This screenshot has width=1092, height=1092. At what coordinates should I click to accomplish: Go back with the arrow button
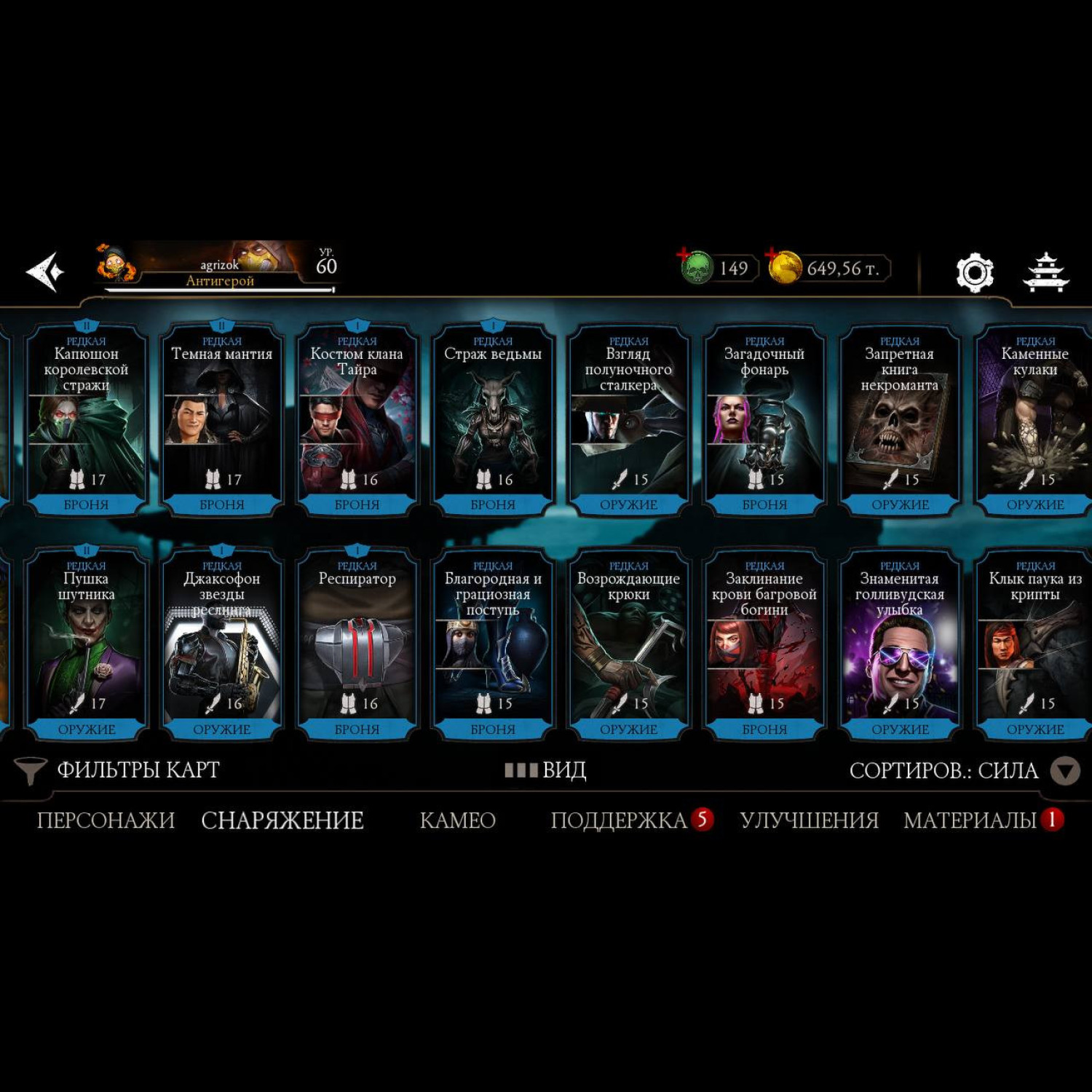(45, 272)
